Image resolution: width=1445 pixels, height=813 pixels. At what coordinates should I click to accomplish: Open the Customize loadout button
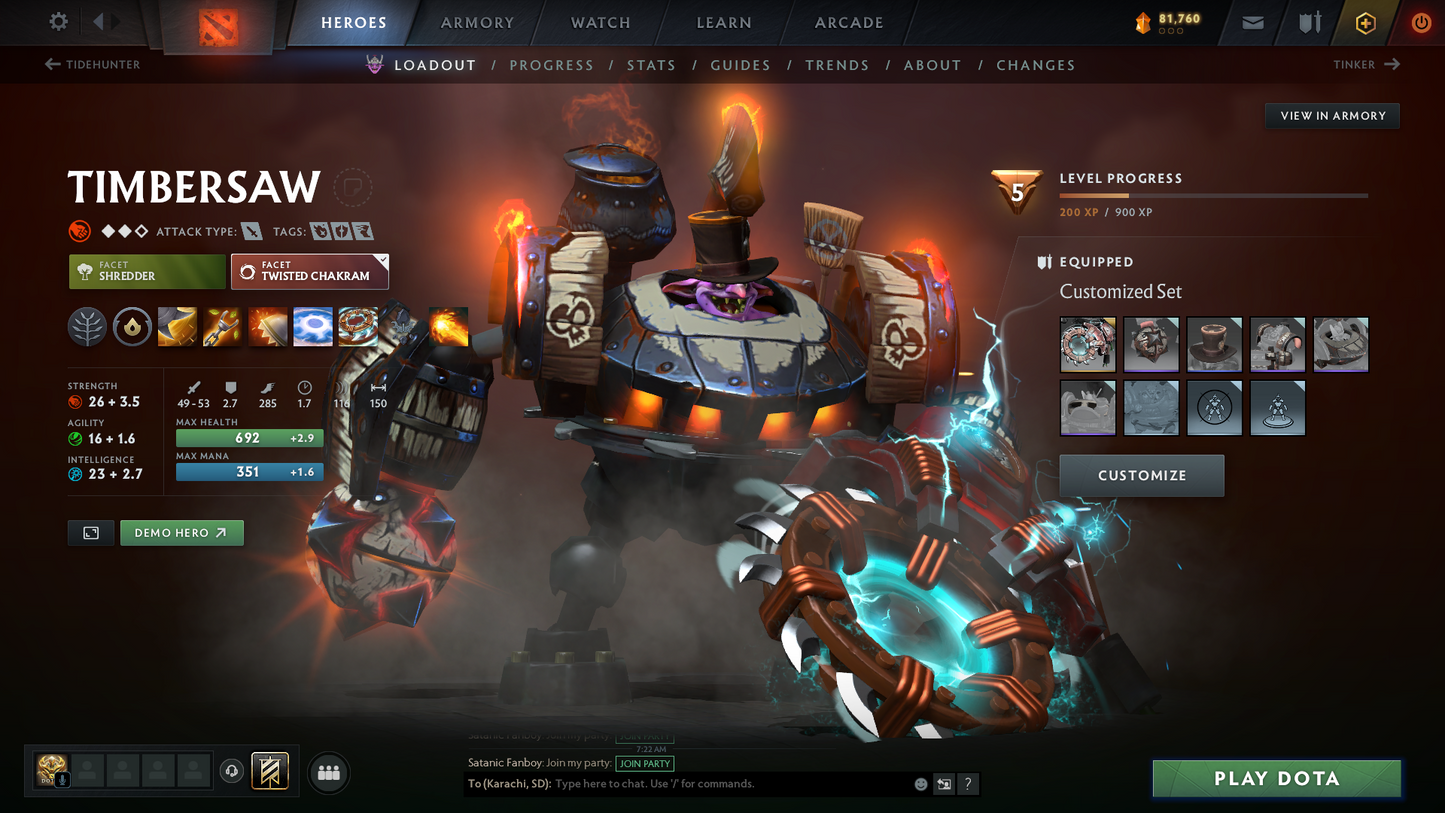click(x=1141, y=476)
